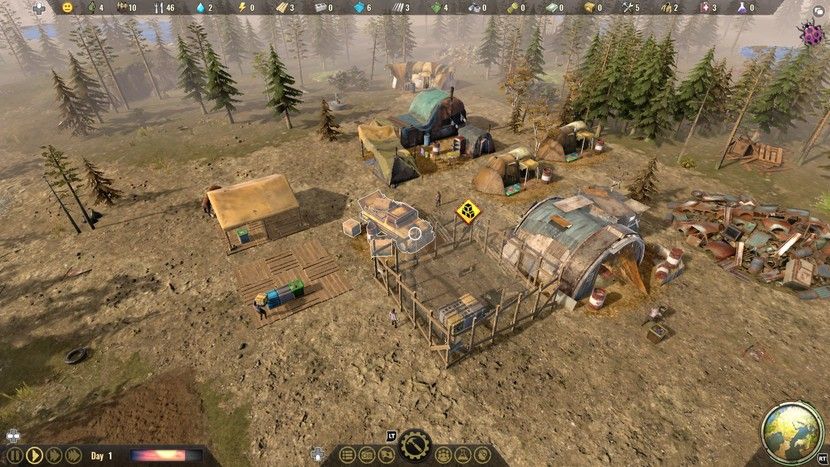Activate the fastest triple-arrow speed
This screenshot has width=830, height=467.
click(x=73, y=455)
